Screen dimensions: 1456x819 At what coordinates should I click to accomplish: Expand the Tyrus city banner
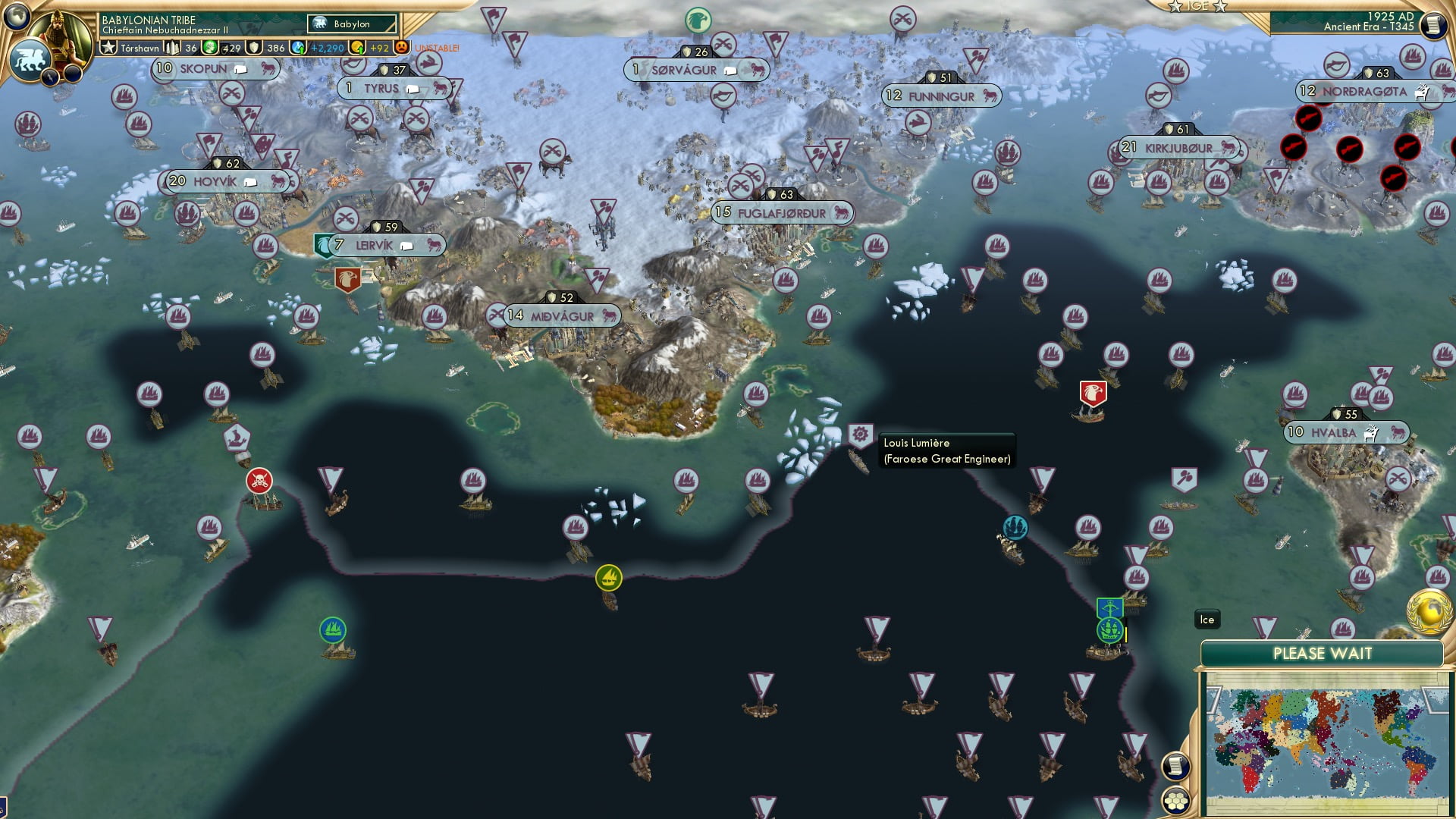click(x=394, y=88)
